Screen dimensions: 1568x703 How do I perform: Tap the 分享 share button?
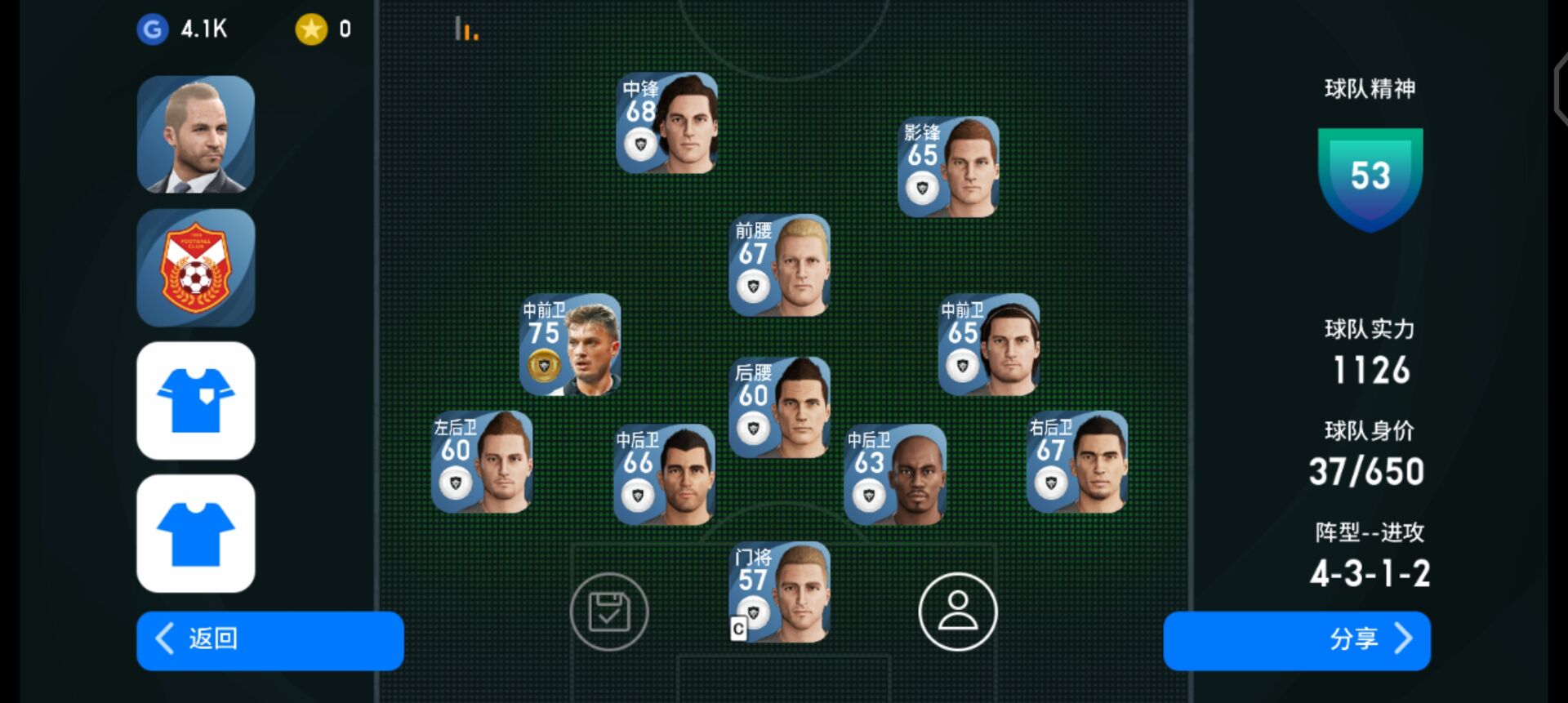tap(1296, 640)
